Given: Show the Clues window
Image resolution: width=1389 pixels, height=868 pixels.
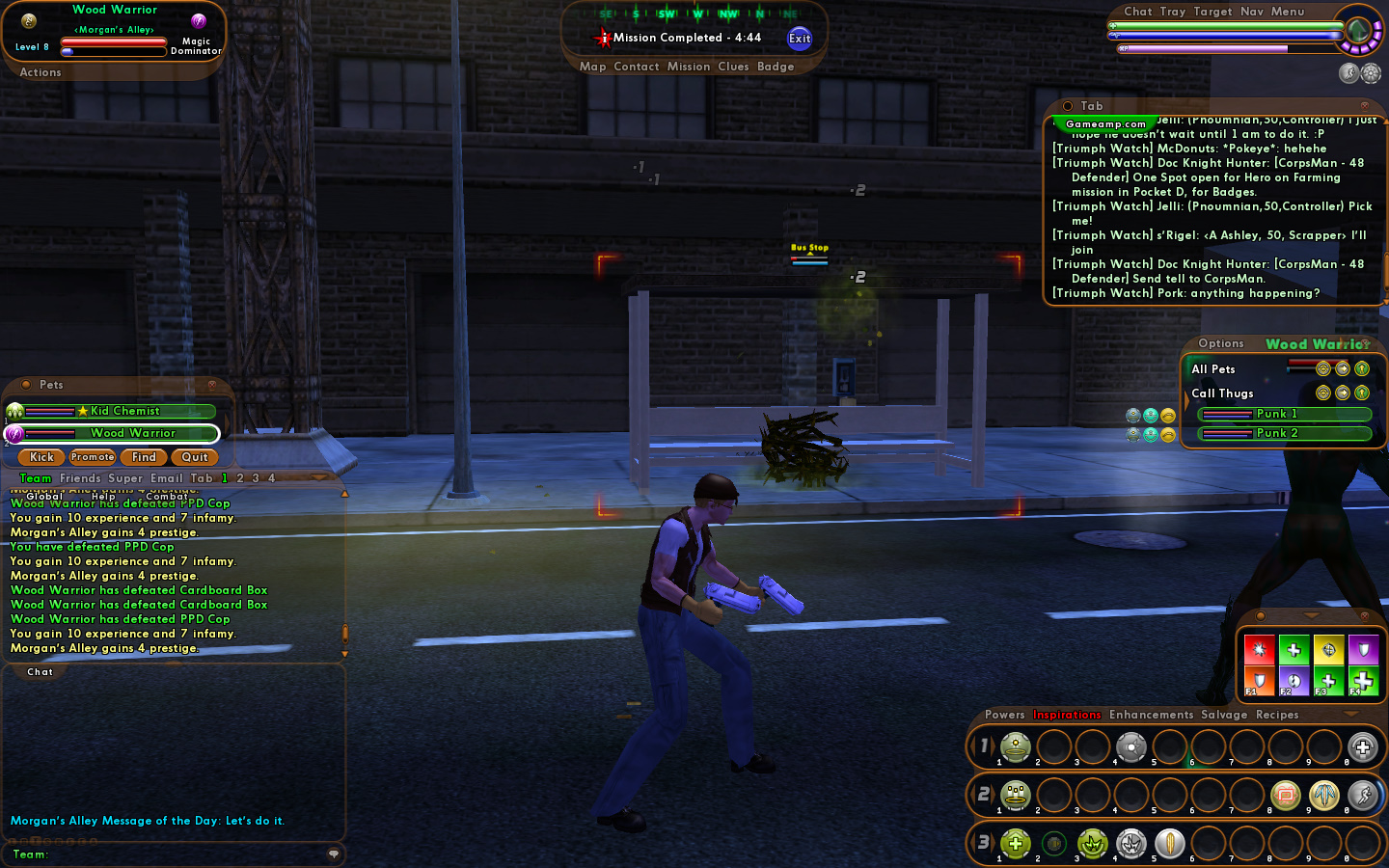Looking at the screenshot, I should click(x=733, y=67).
